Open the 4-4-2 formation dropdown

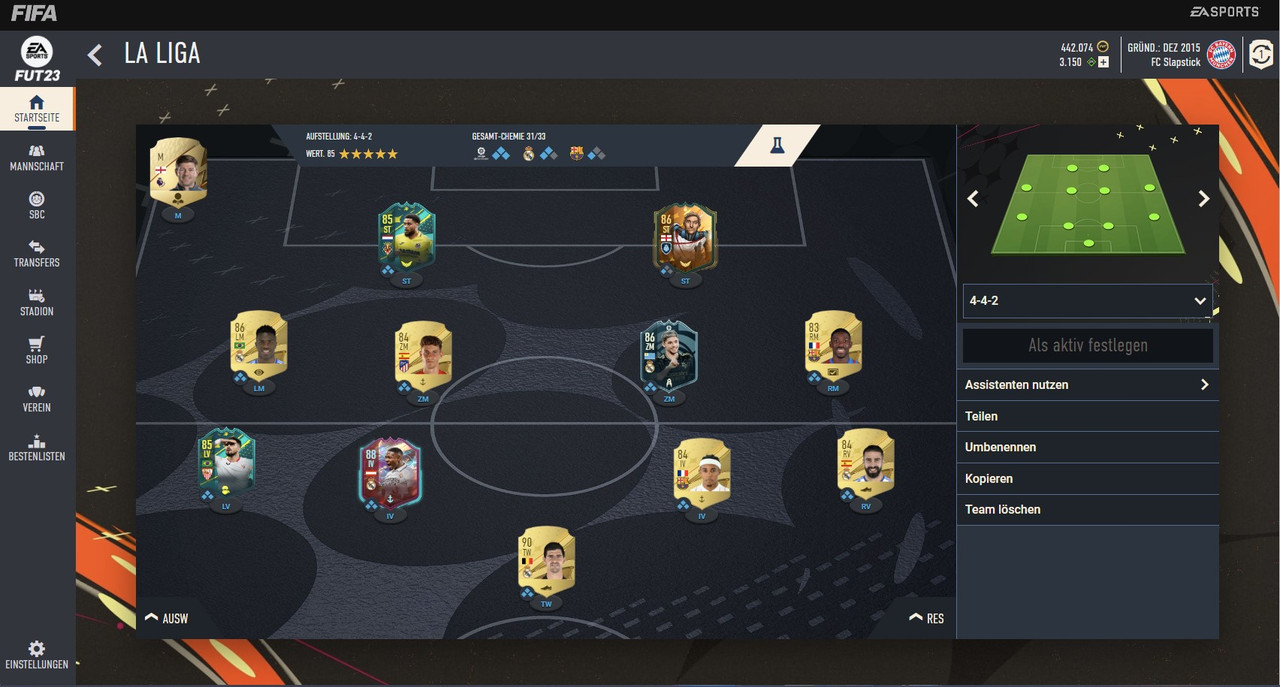(1087, 300)
